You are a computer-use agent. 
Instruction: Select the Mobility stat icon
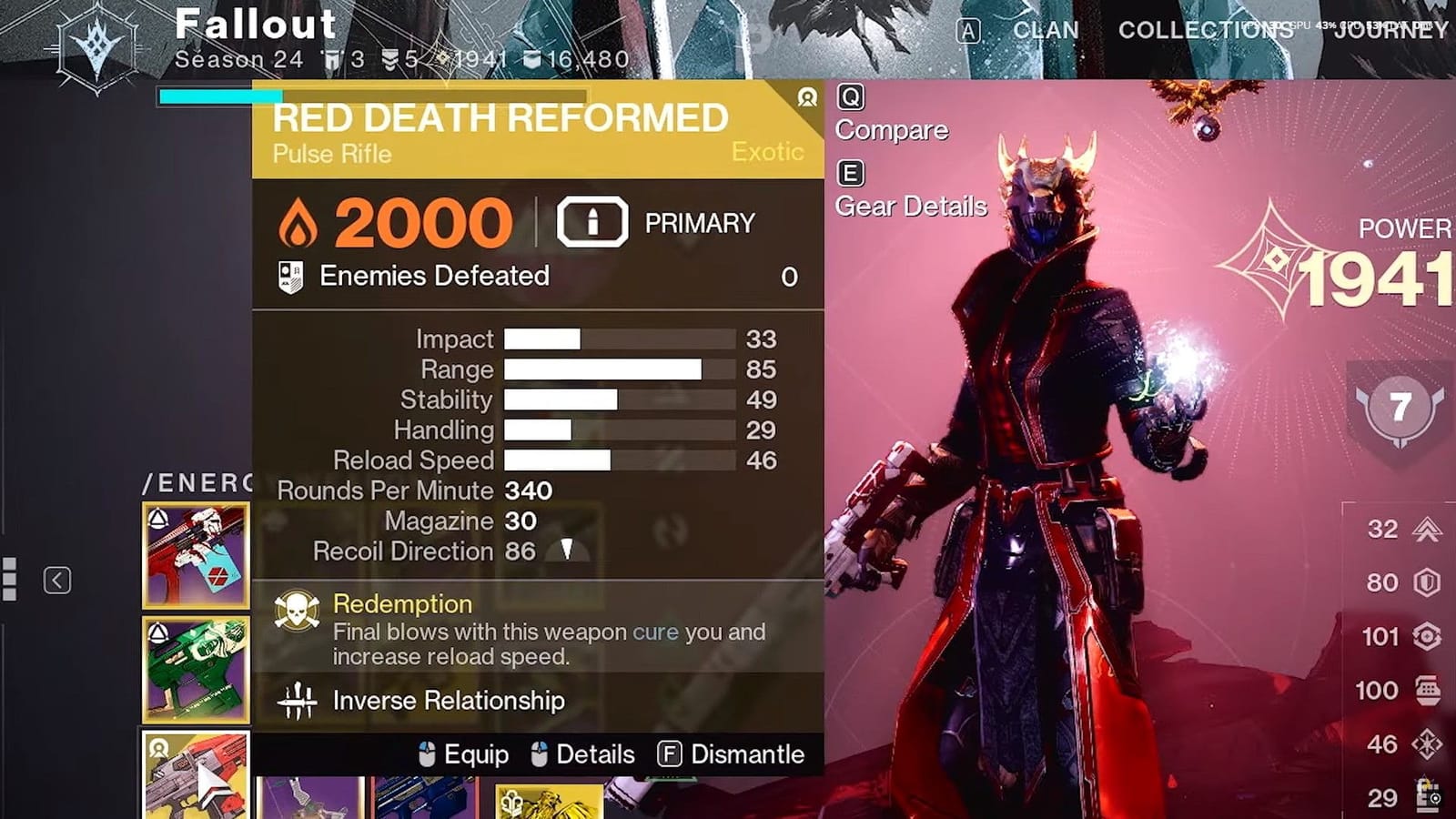[1426, 528]
